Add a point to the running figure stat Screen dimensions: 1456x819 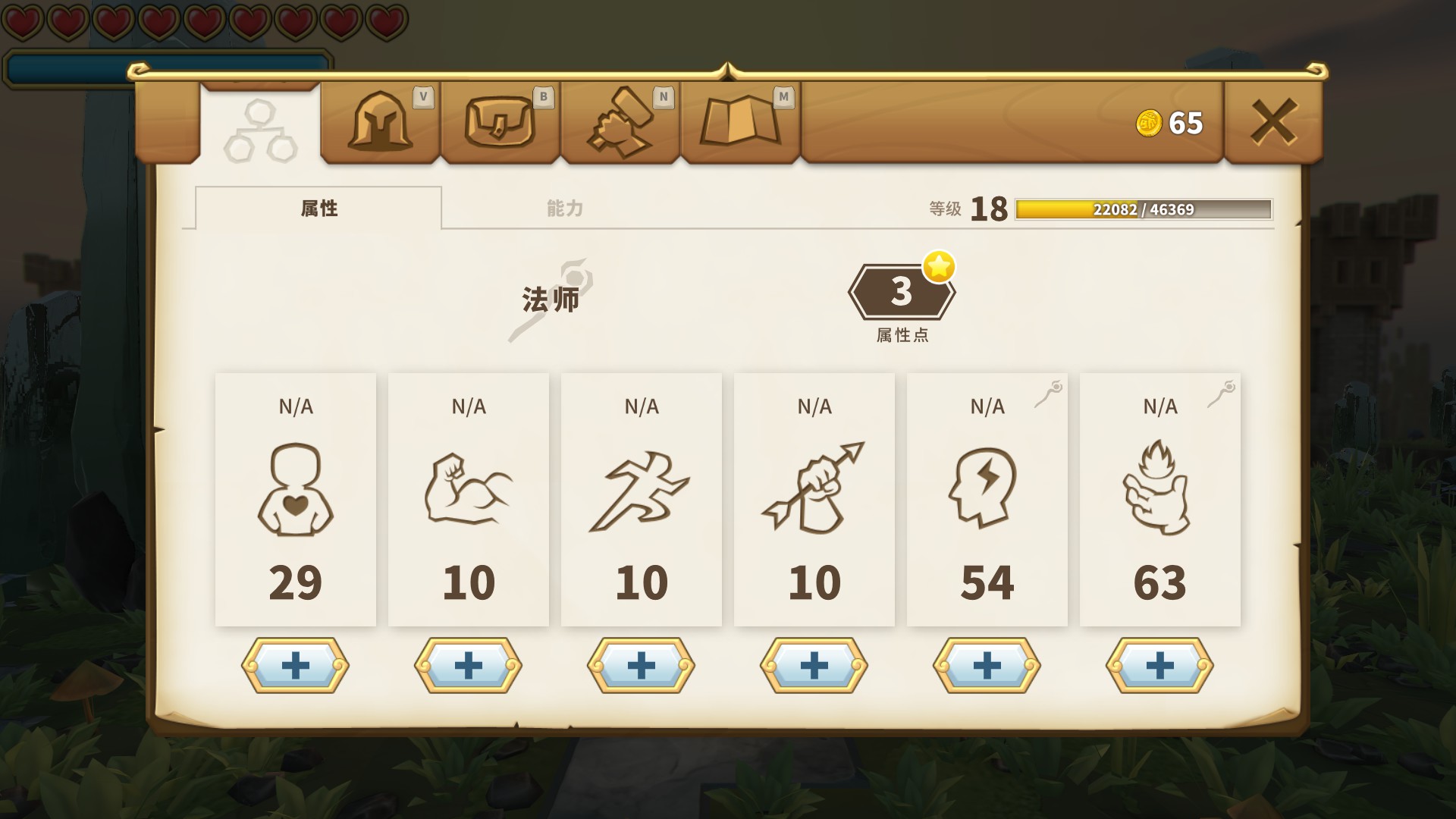[642, 666]
